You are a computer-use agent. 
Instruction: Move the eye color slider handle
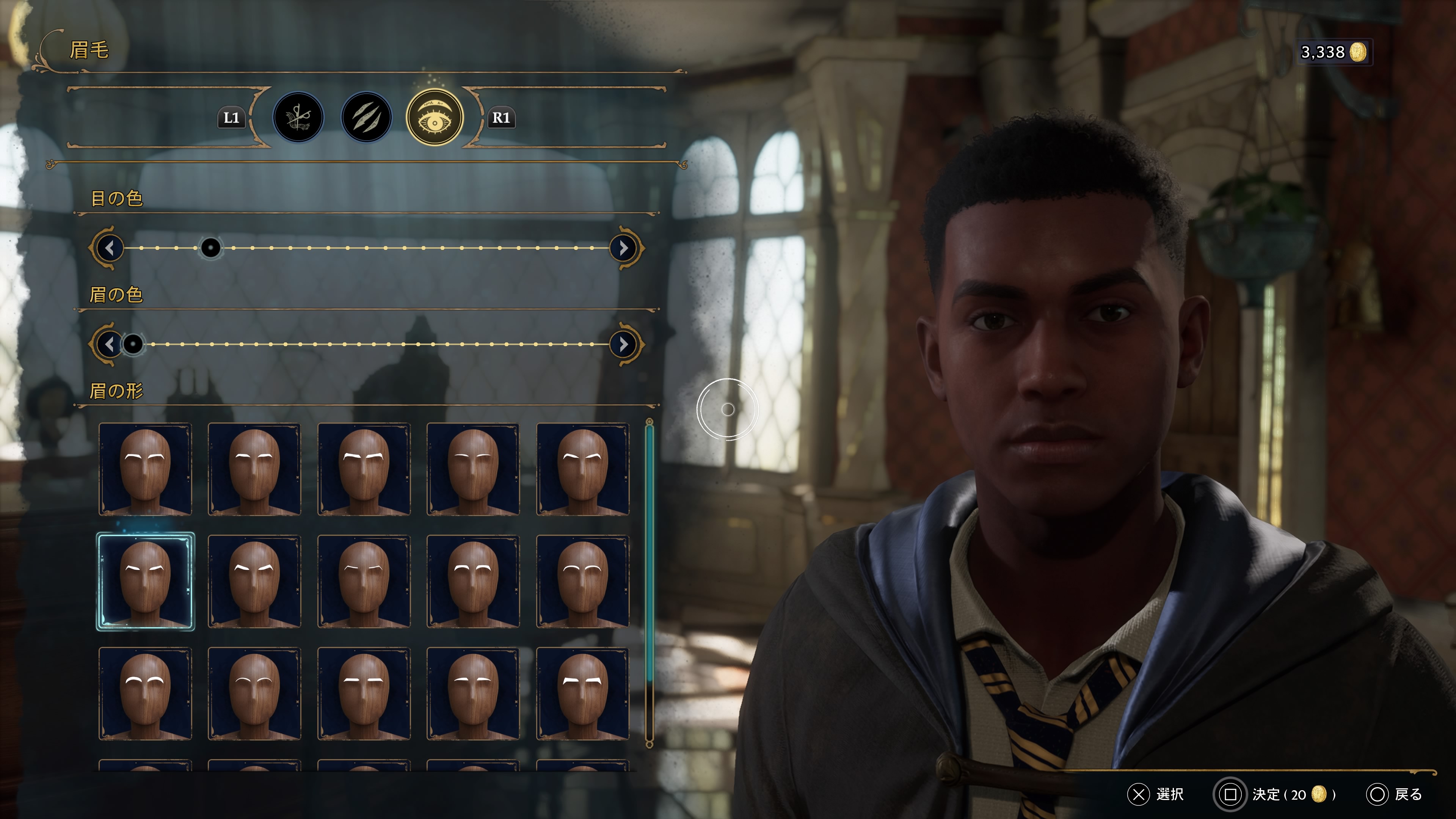tap(211, 248)
